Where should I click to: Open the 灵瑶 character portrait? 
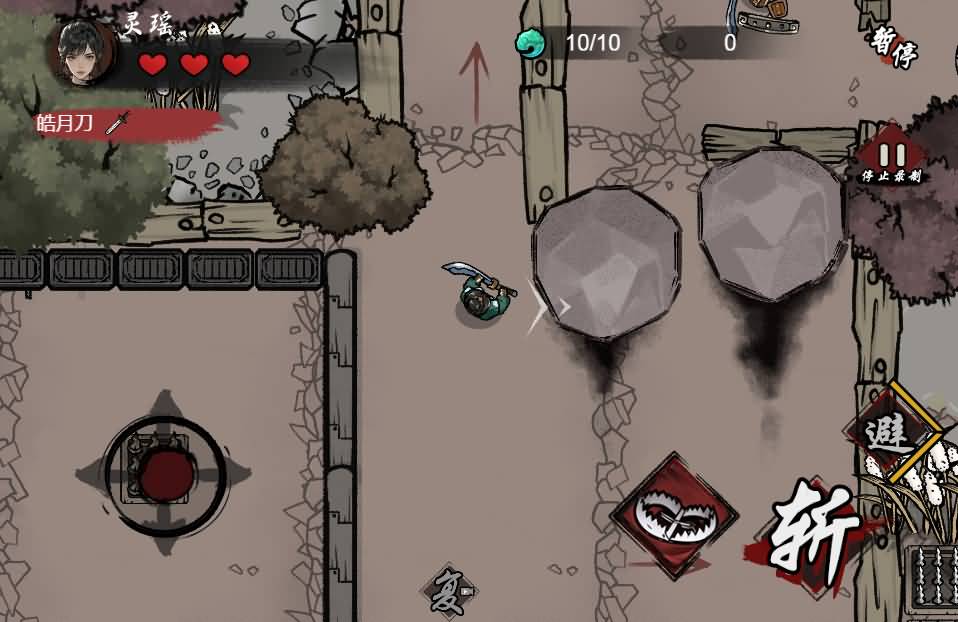pos(81,51)
